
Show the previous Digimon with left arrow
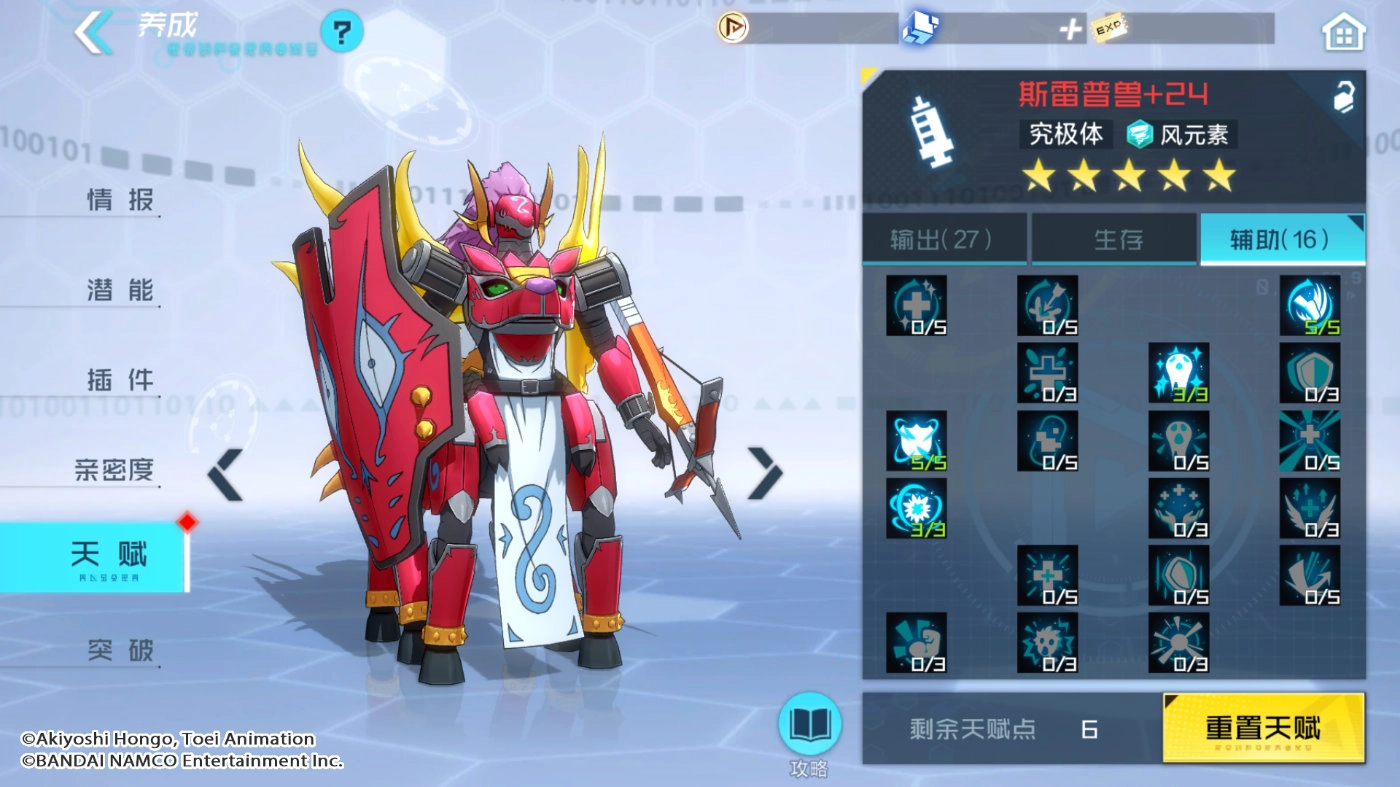click(225, 474)
